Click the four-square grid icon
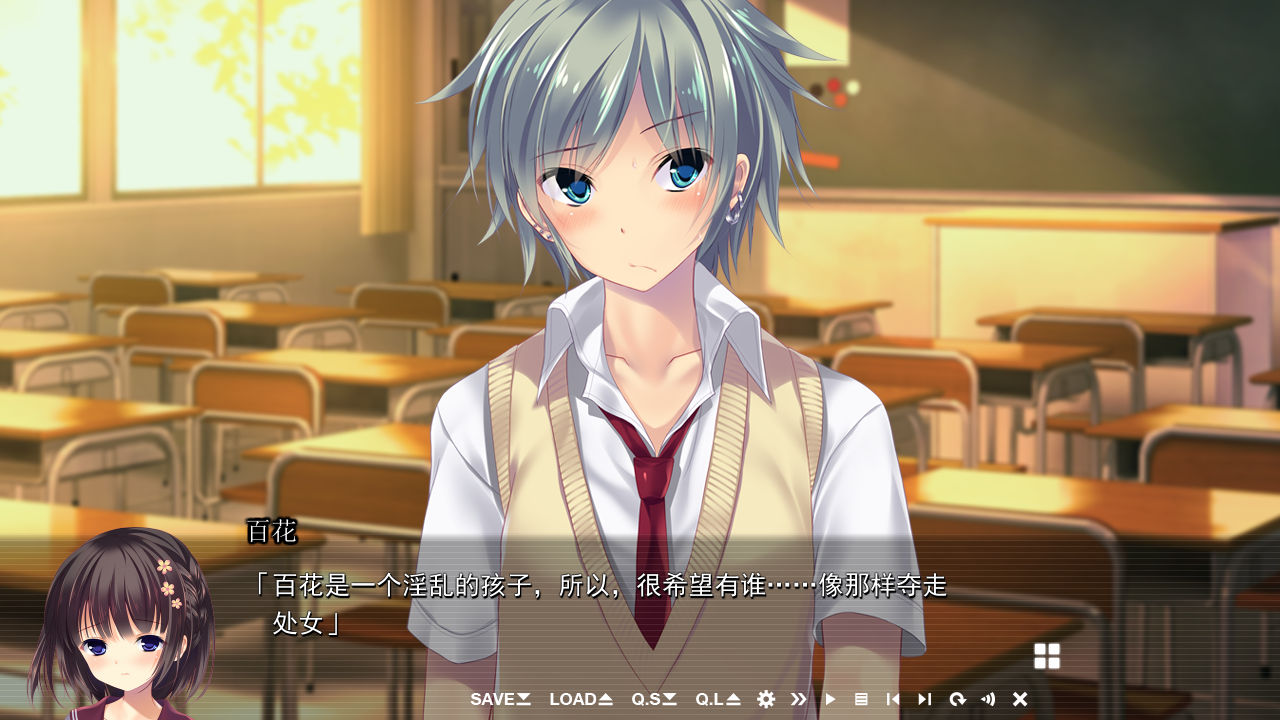This screenshot has height=720, width=1280. 1047,656
